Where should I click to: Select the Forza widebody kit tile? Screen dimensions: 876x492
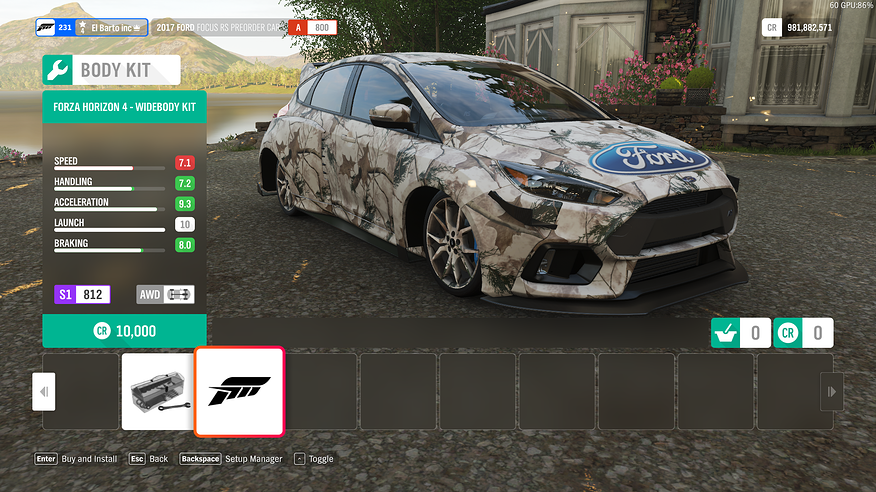[x=239, y=391]
